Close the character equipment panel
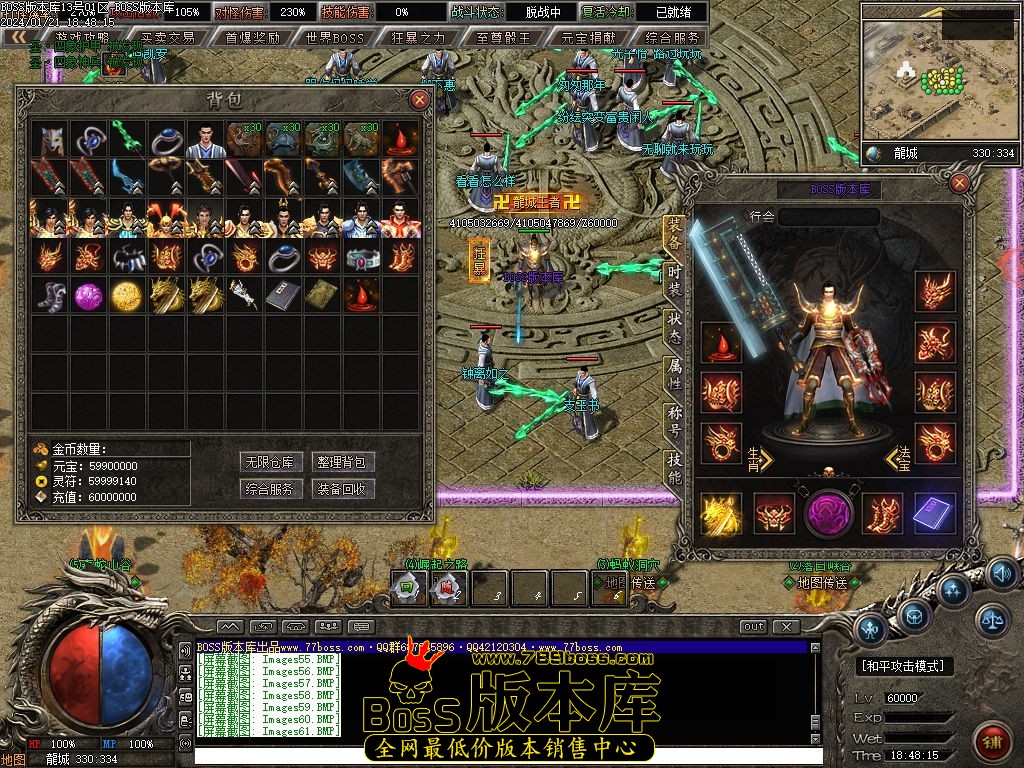This screenshot has height=768, width=1024. point(960,183)
